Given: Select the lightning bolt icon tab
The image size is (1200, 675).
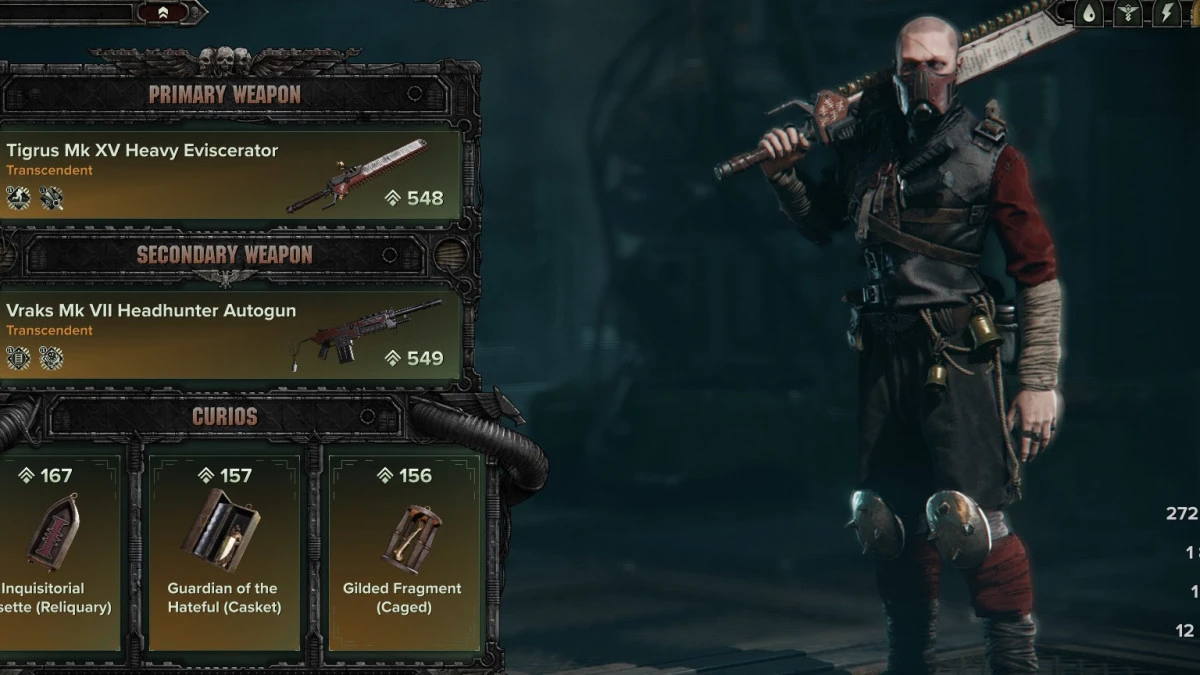Looking at the screenshot, I should pos(1167,13).
